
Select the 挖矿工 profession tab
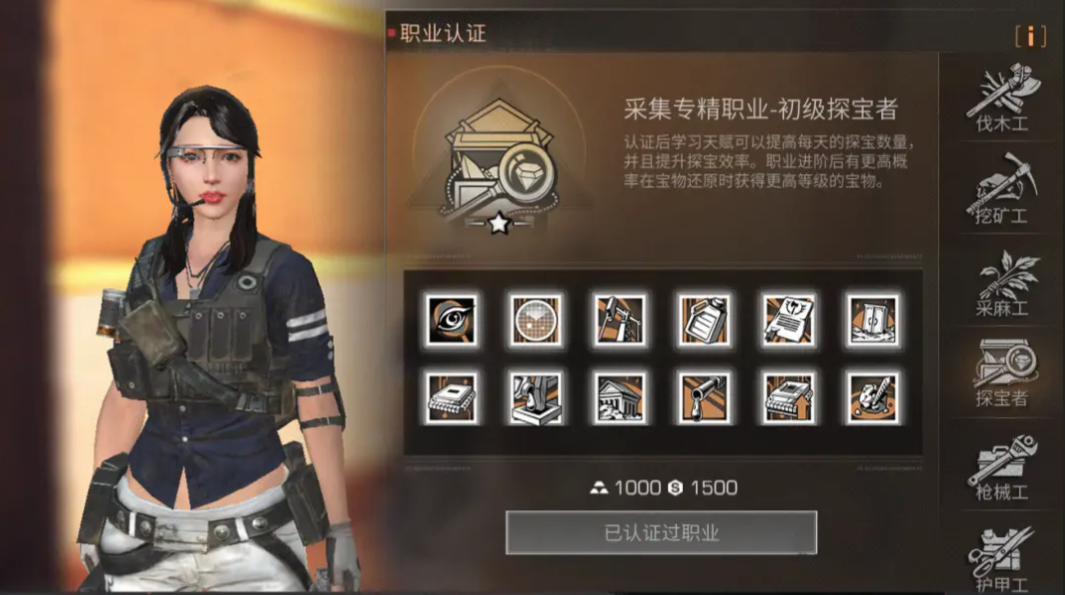pyautogui.click(x=1003, y=190)
